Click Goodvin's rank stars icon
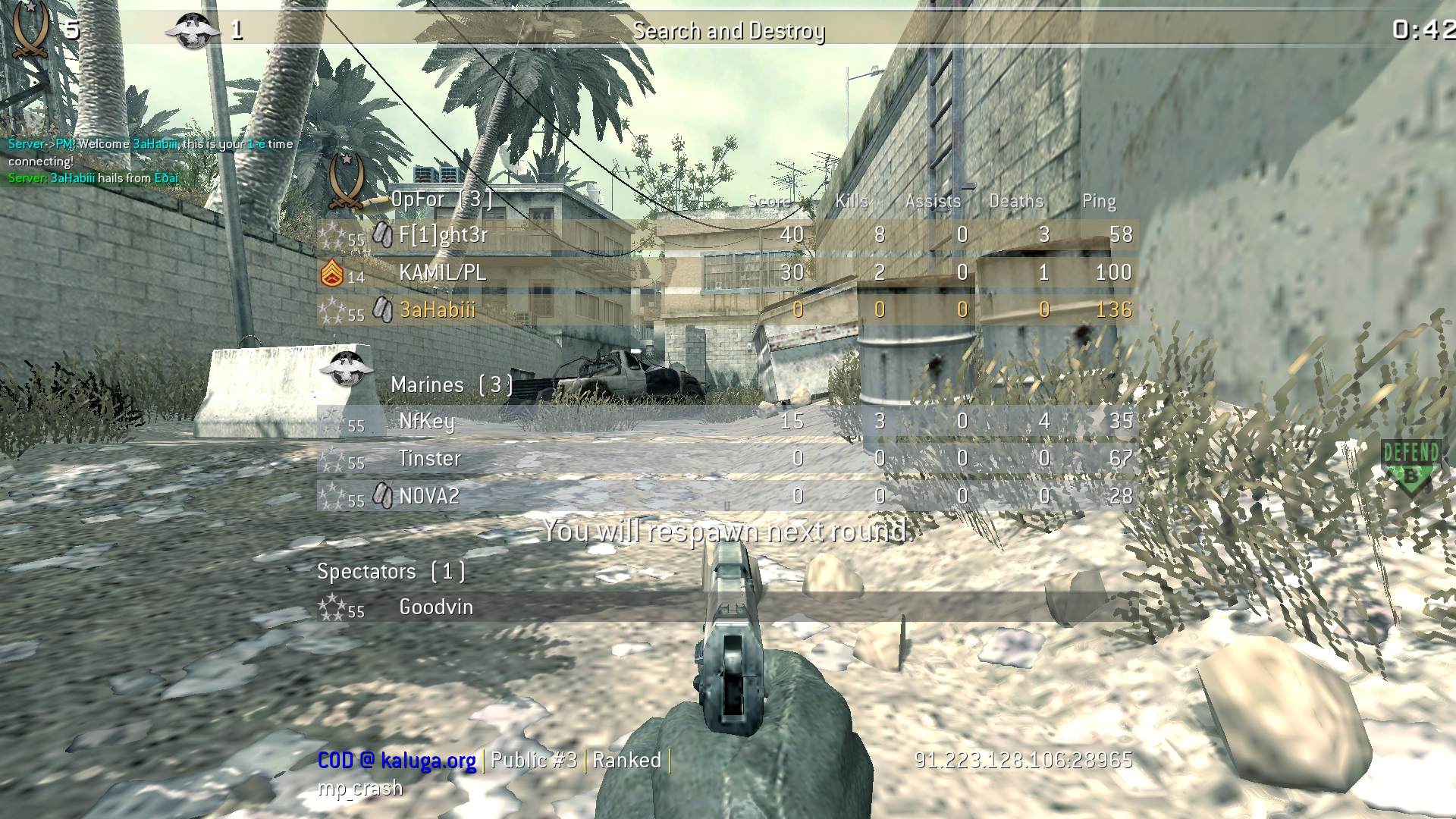 click(x=334, y=607)
